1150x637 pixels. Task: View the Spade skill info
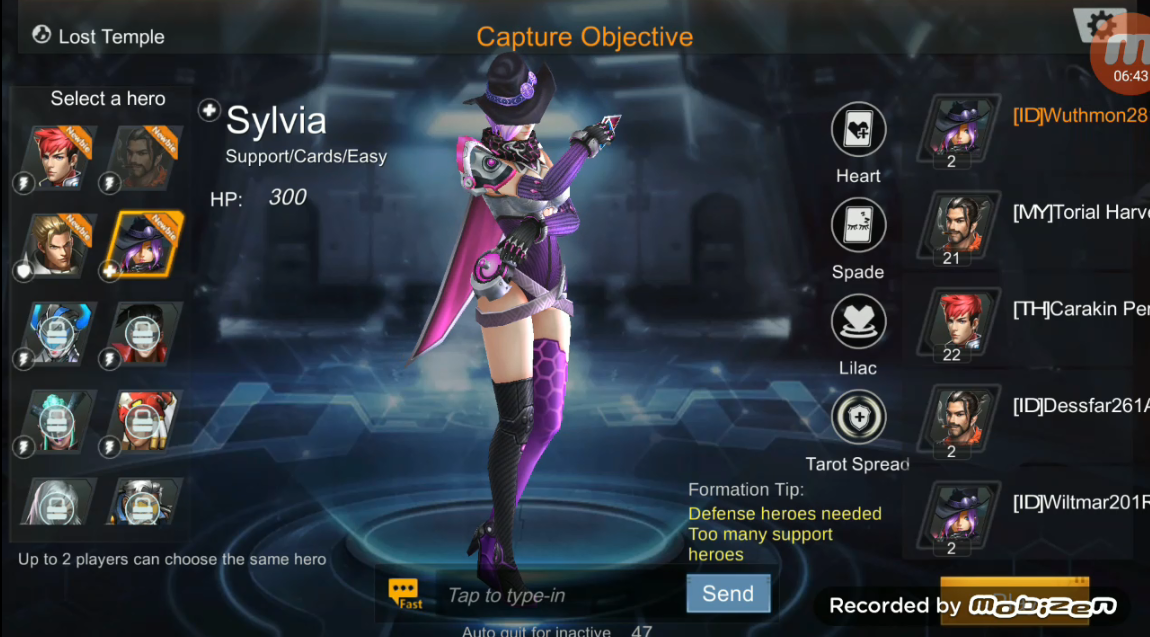[x=858, y=226]
